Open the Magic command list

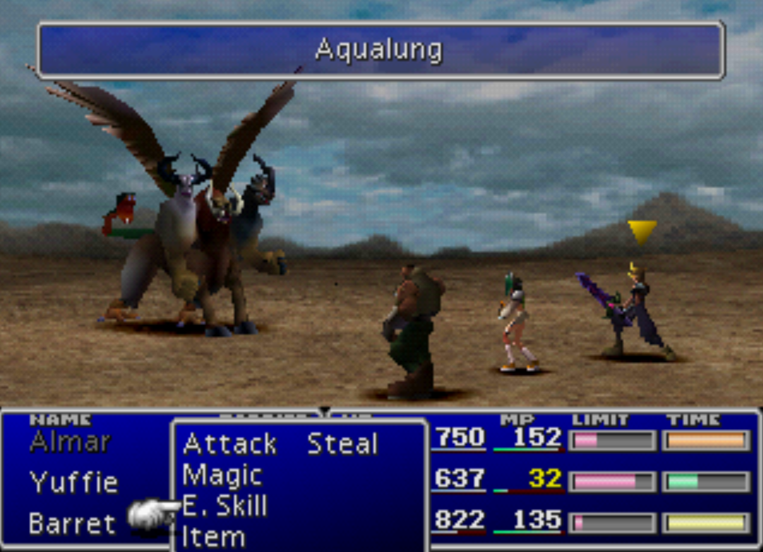tap(222, 475)
